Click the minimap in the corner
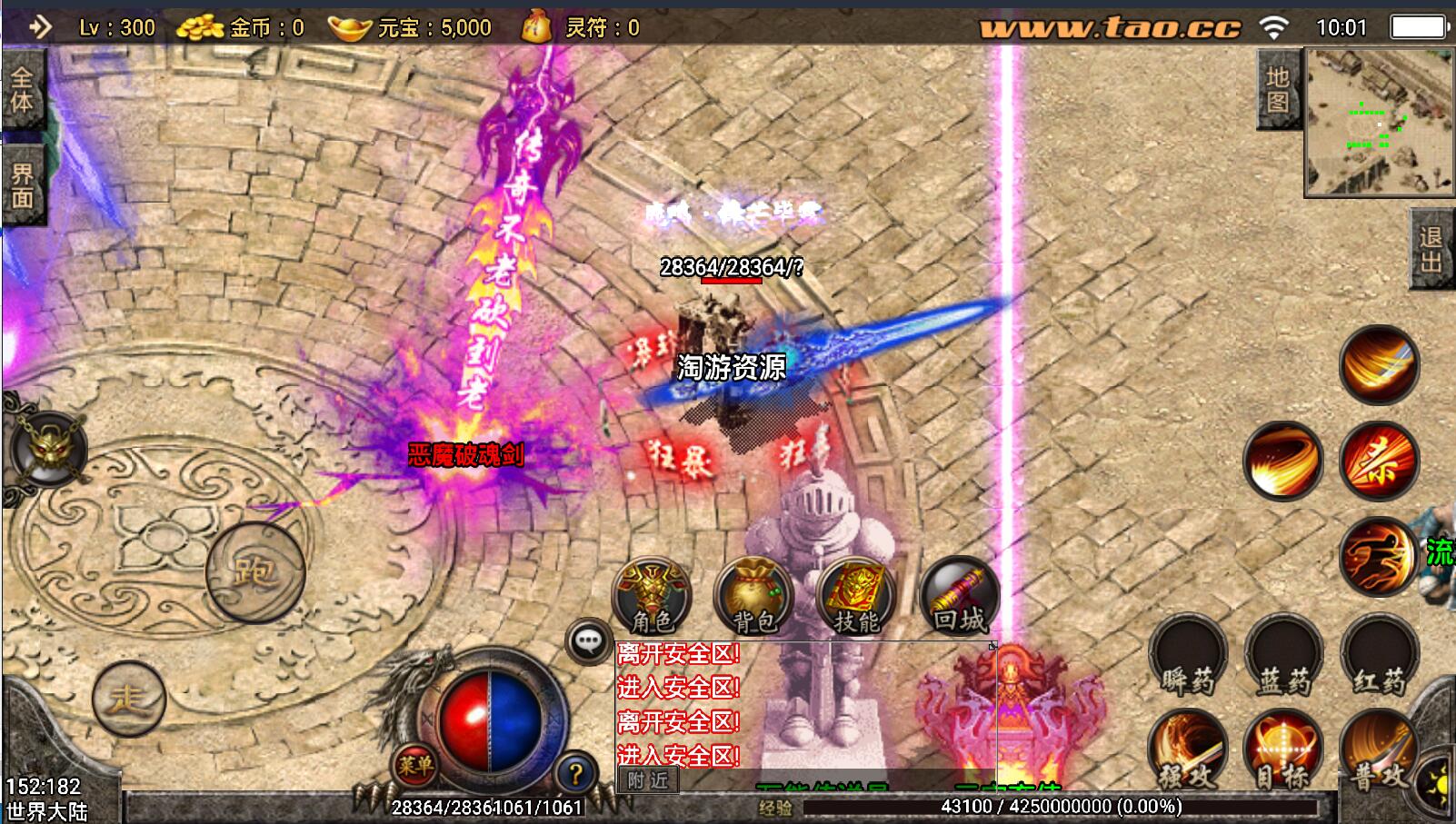The width and height of the screenshot is (1456, 824). [x=1378, y=122]
